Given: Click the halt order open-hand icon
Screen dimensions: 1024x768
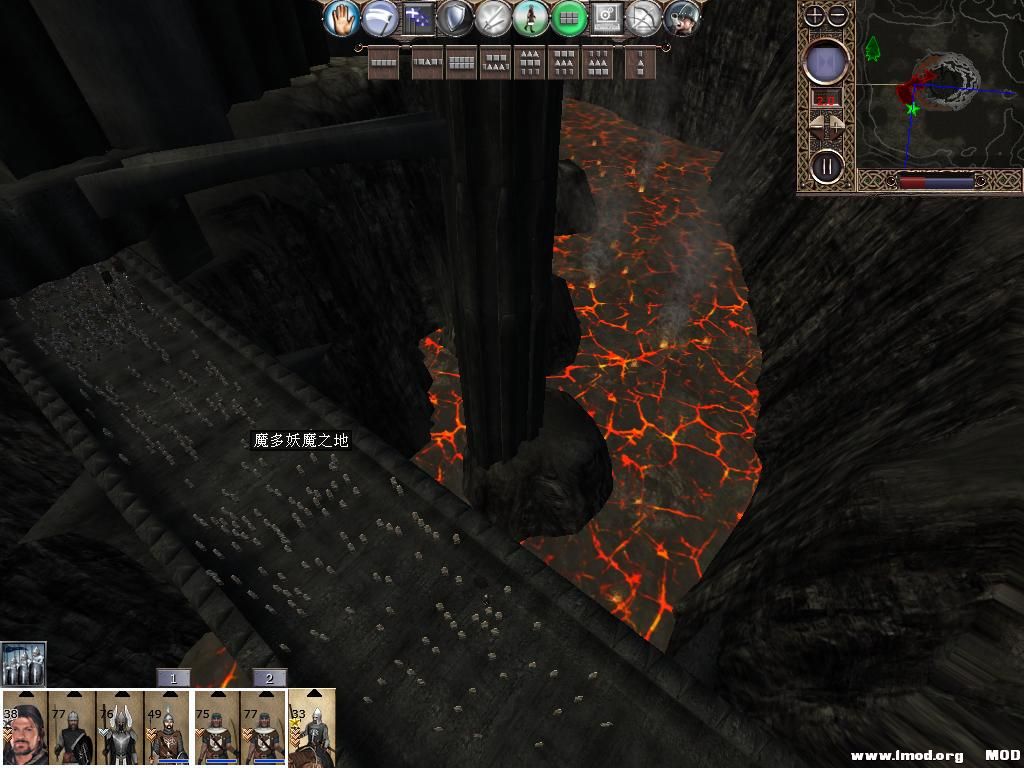Looking at the screenshot, I should [342, 17].
